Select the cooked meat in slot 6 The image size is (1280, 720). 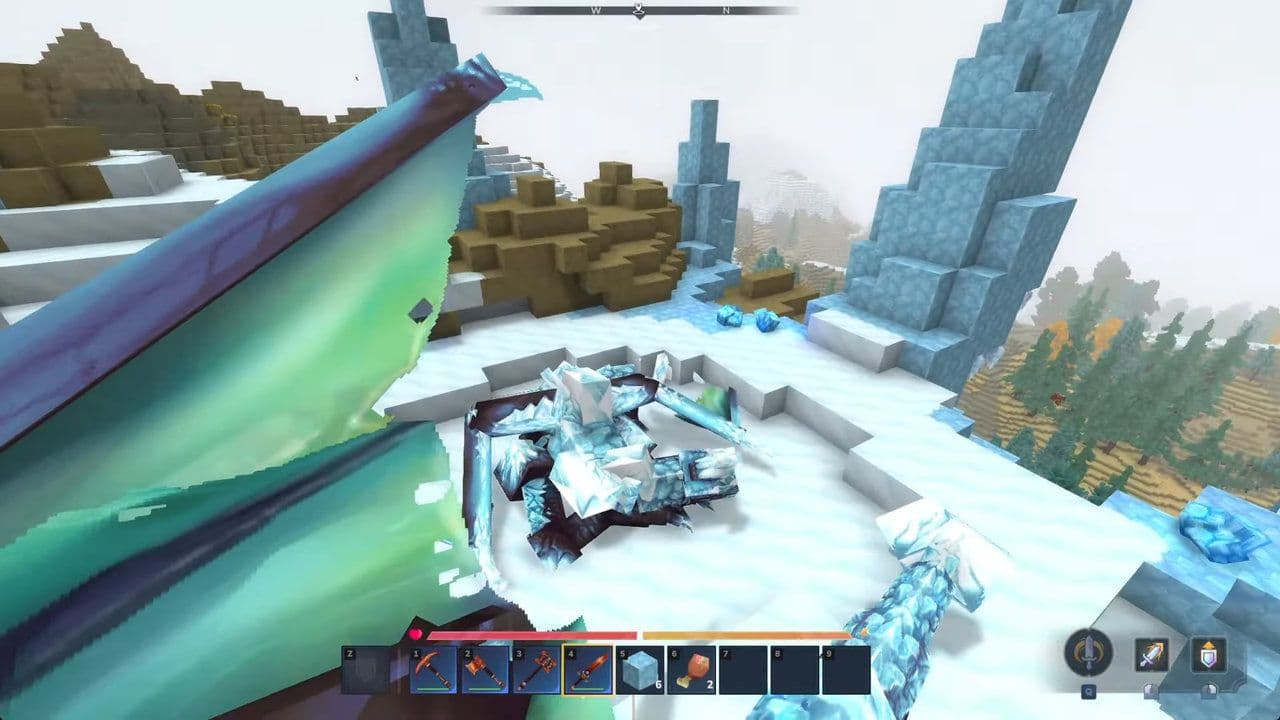690,670
